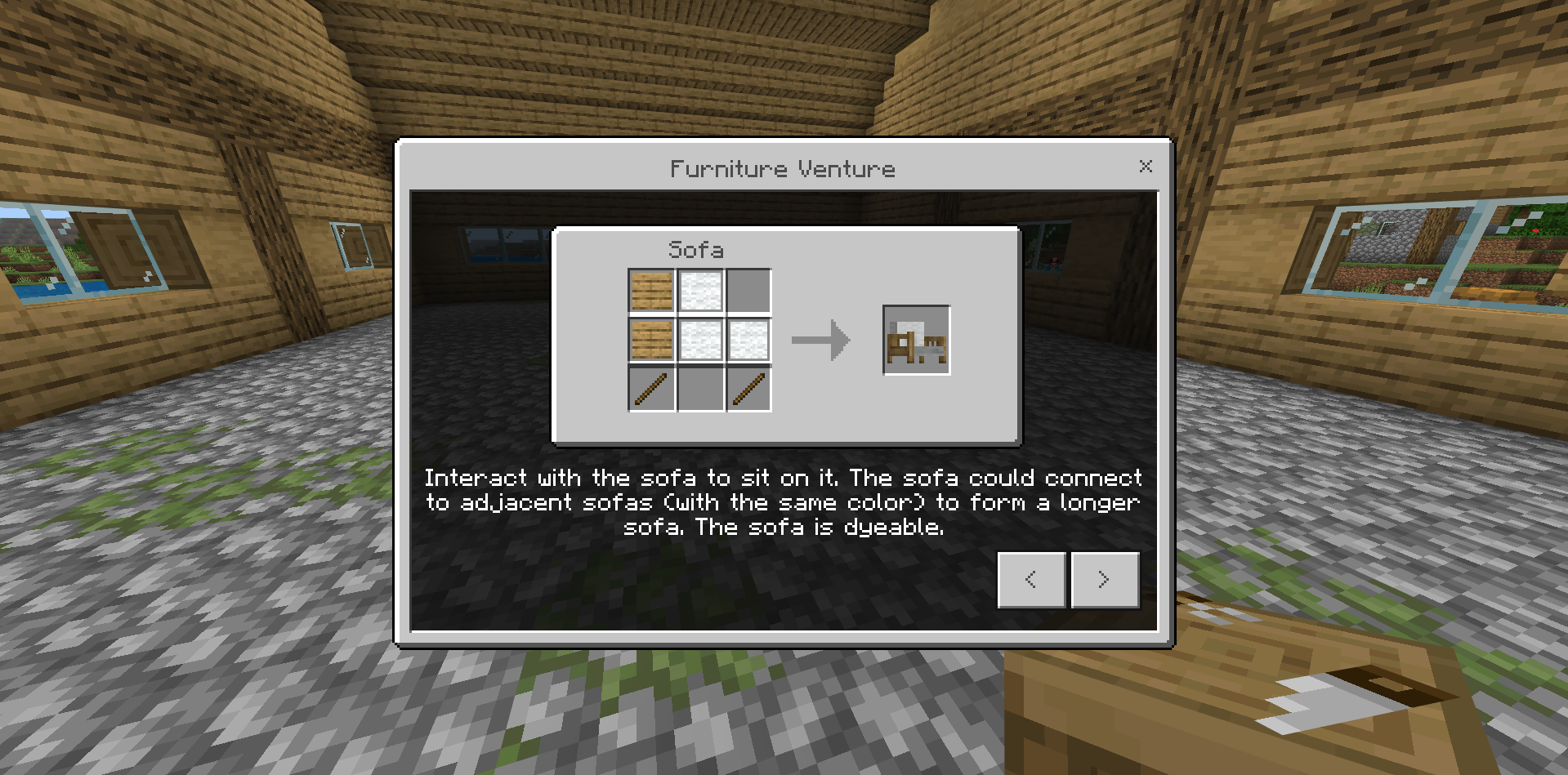This screenshot has width=1568, height=775.
Task: Click the Sofa recipe title
Action: [x=696, y=250]
